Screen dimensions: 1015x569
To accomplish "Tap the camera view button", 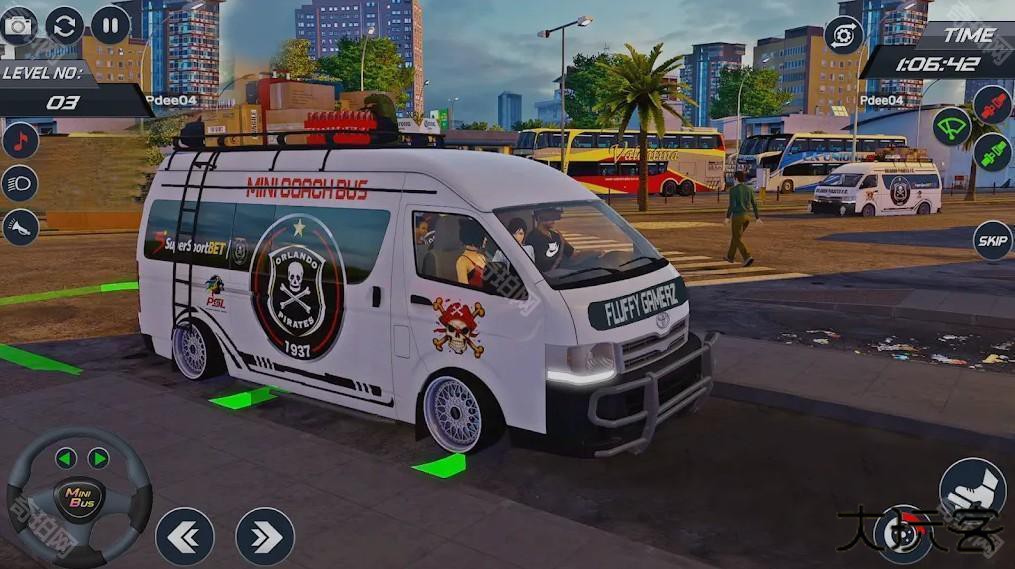I will 18,25.
